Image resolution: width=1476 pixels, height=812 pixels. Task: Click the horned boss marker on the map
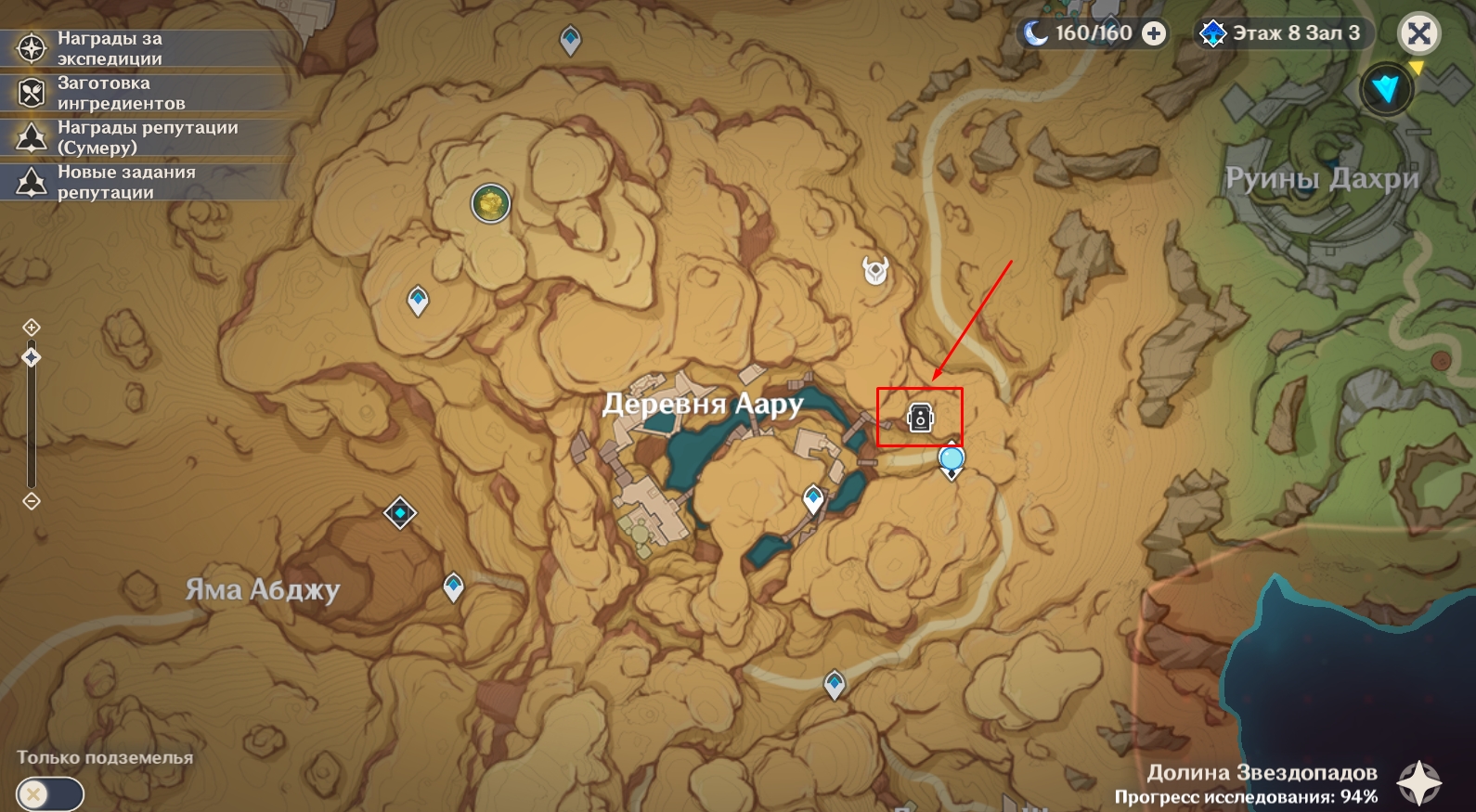[x=875, y=270]
